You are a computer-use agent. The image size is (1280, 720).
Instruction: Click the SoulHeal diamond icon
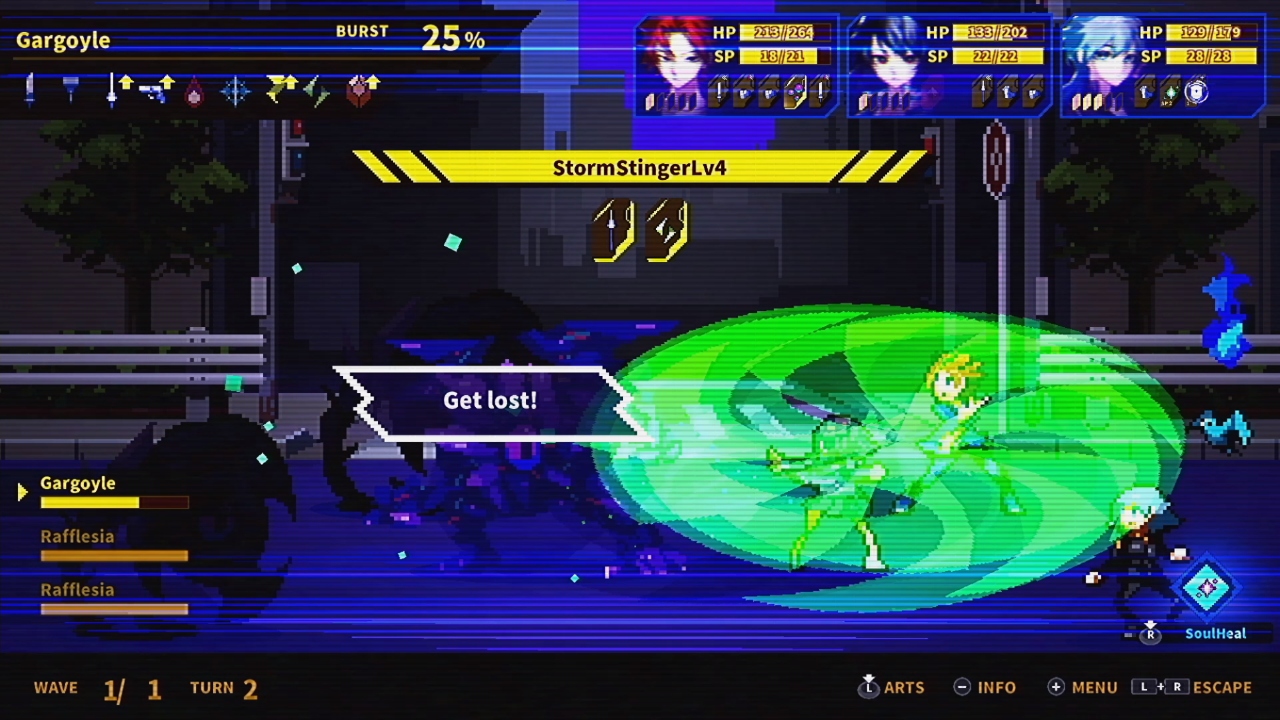(x=1207, y=589)
